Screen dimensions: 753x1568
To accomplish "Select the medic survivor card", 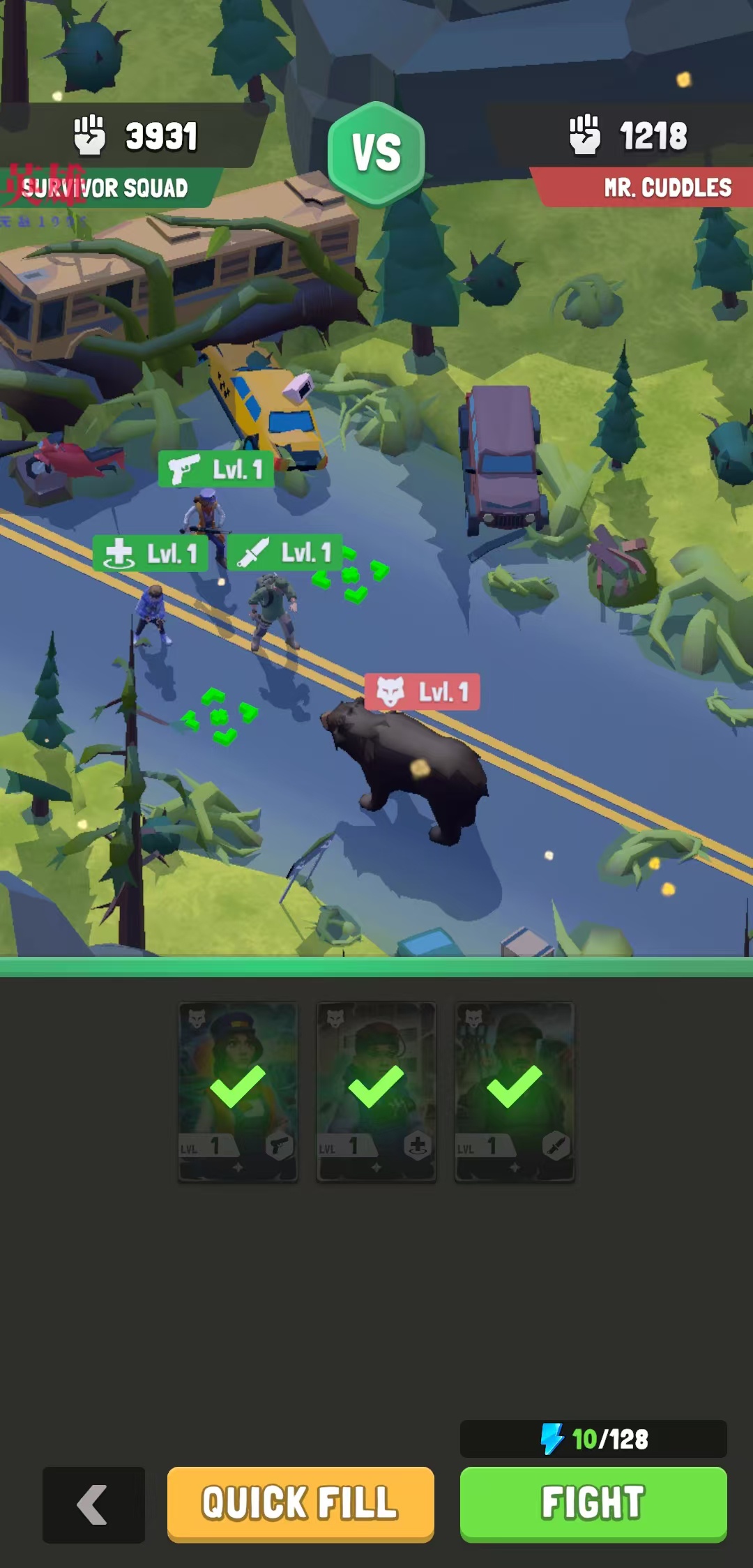I will click(376, 1091).
